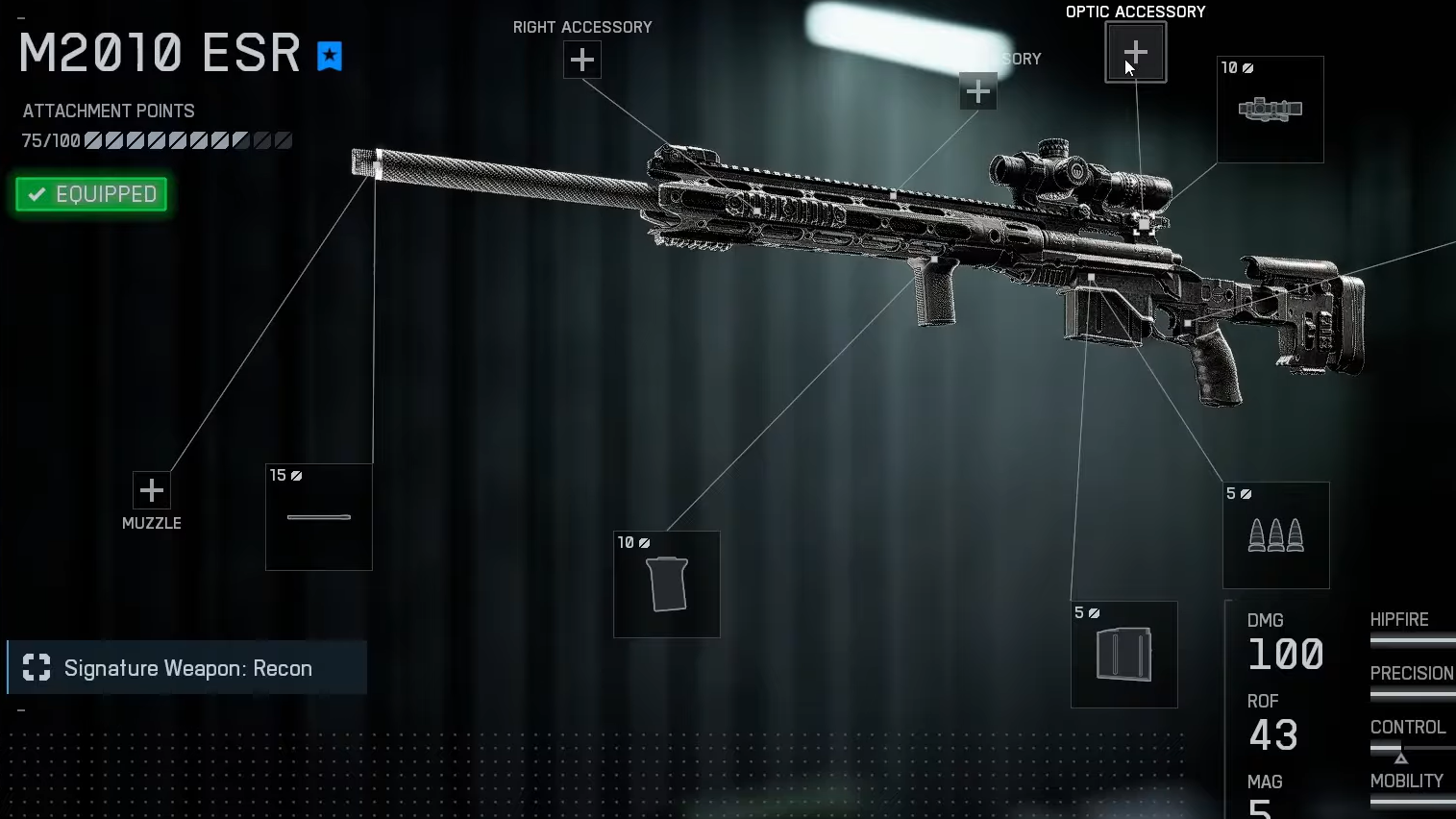Open the barrel attachment slot

pos(318,517)
